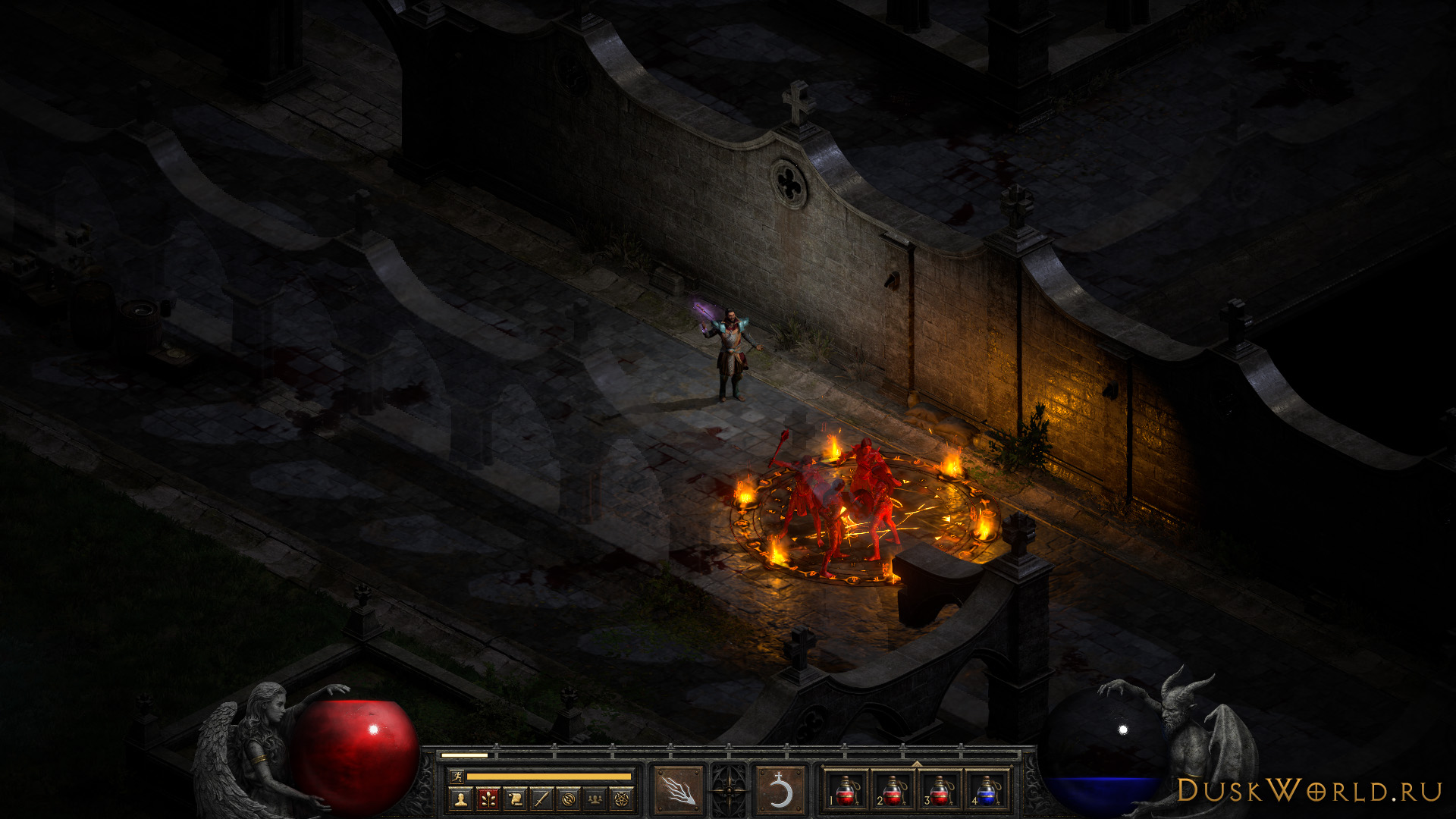Select the right crescent moon skill slot

pos(780,790)
